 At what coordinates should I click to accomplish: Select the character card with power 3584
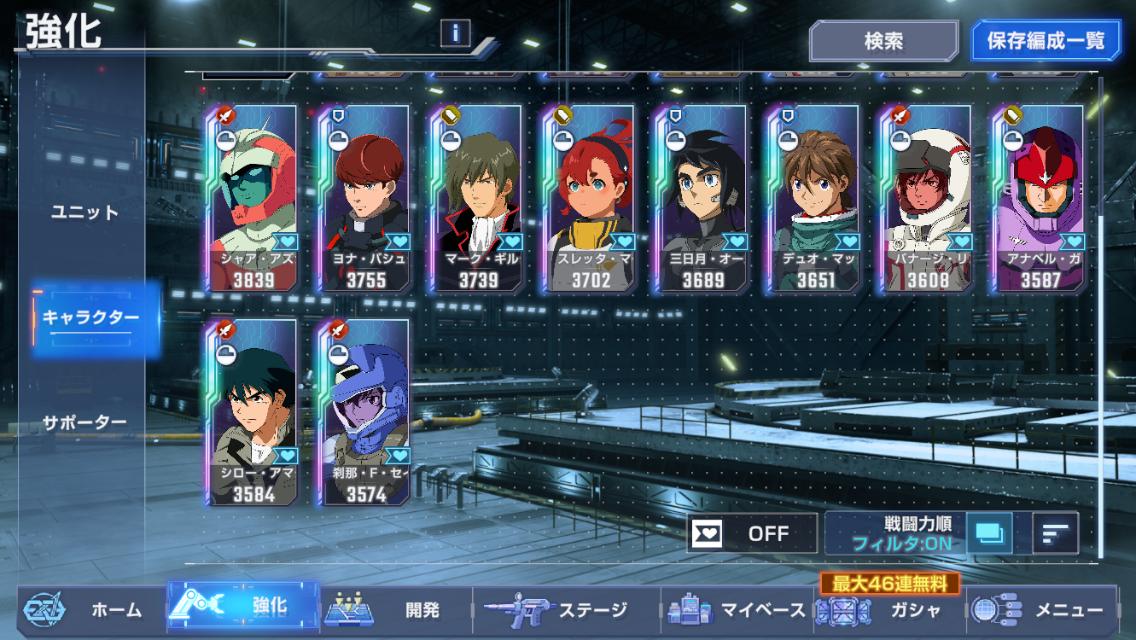tap(252, 412)
